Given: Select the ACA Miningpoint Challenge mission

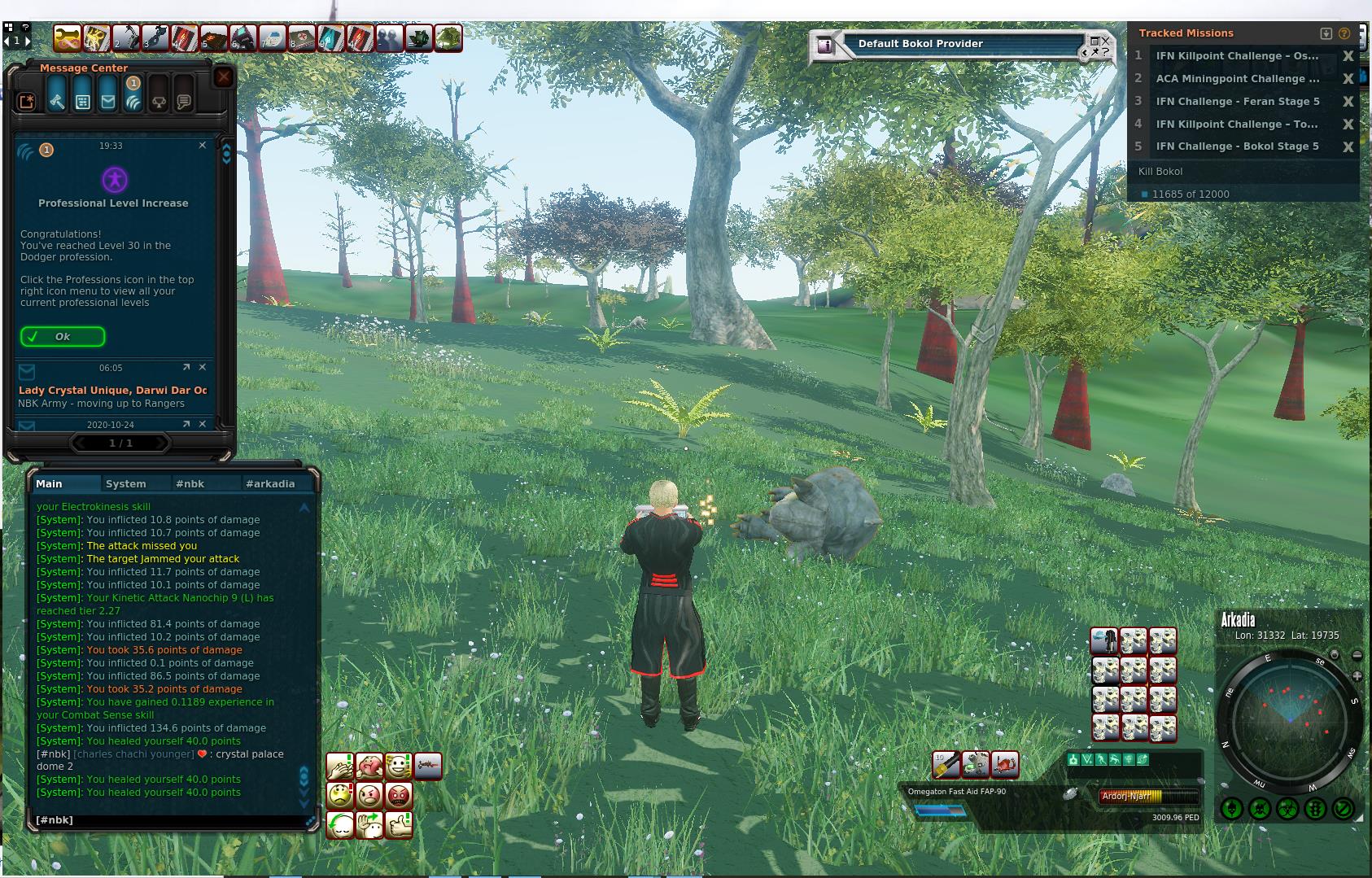Looking at the screenshot, I should 1237,79.
